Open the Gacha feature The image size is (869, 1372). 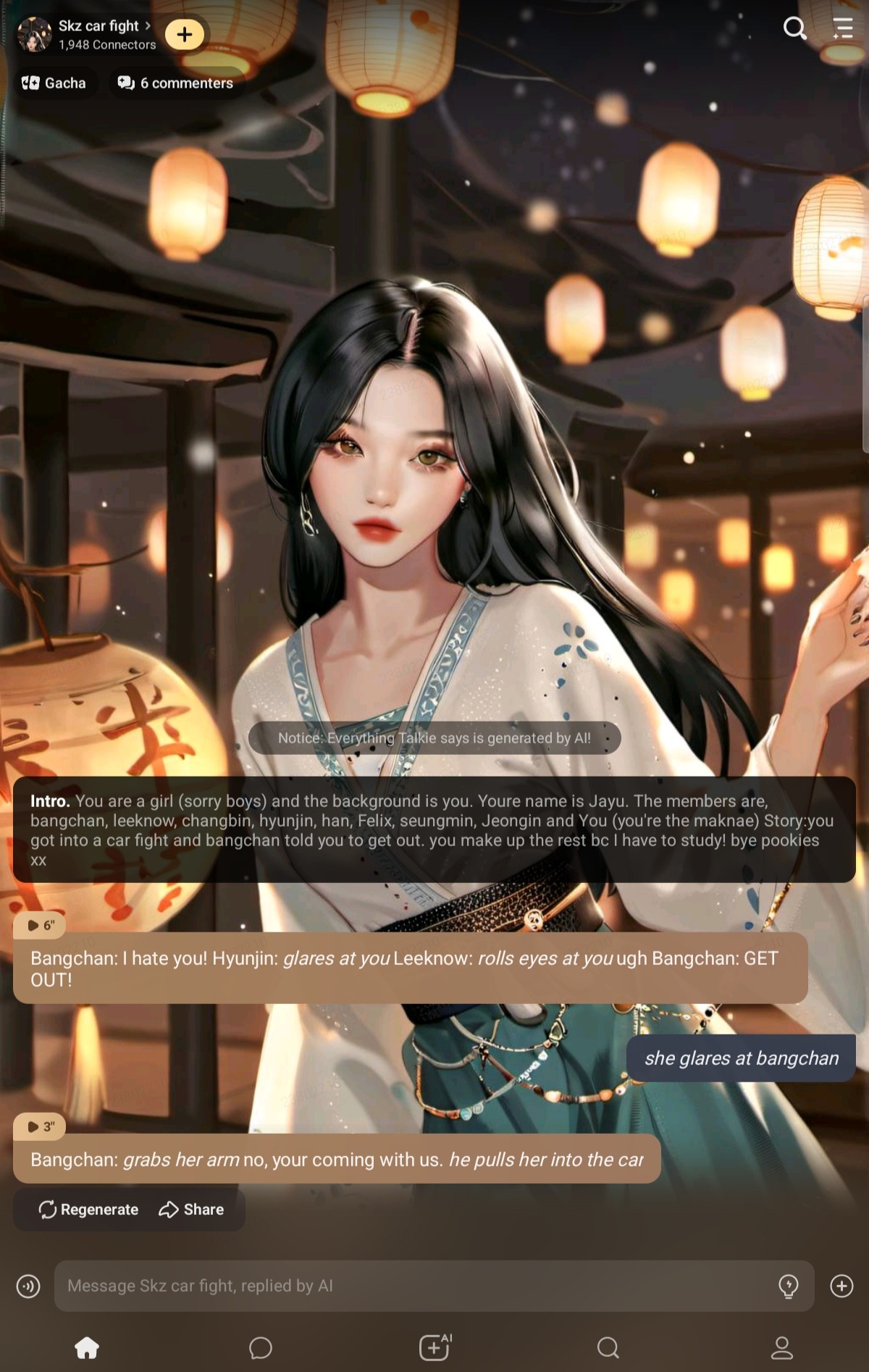coord(54,83)
